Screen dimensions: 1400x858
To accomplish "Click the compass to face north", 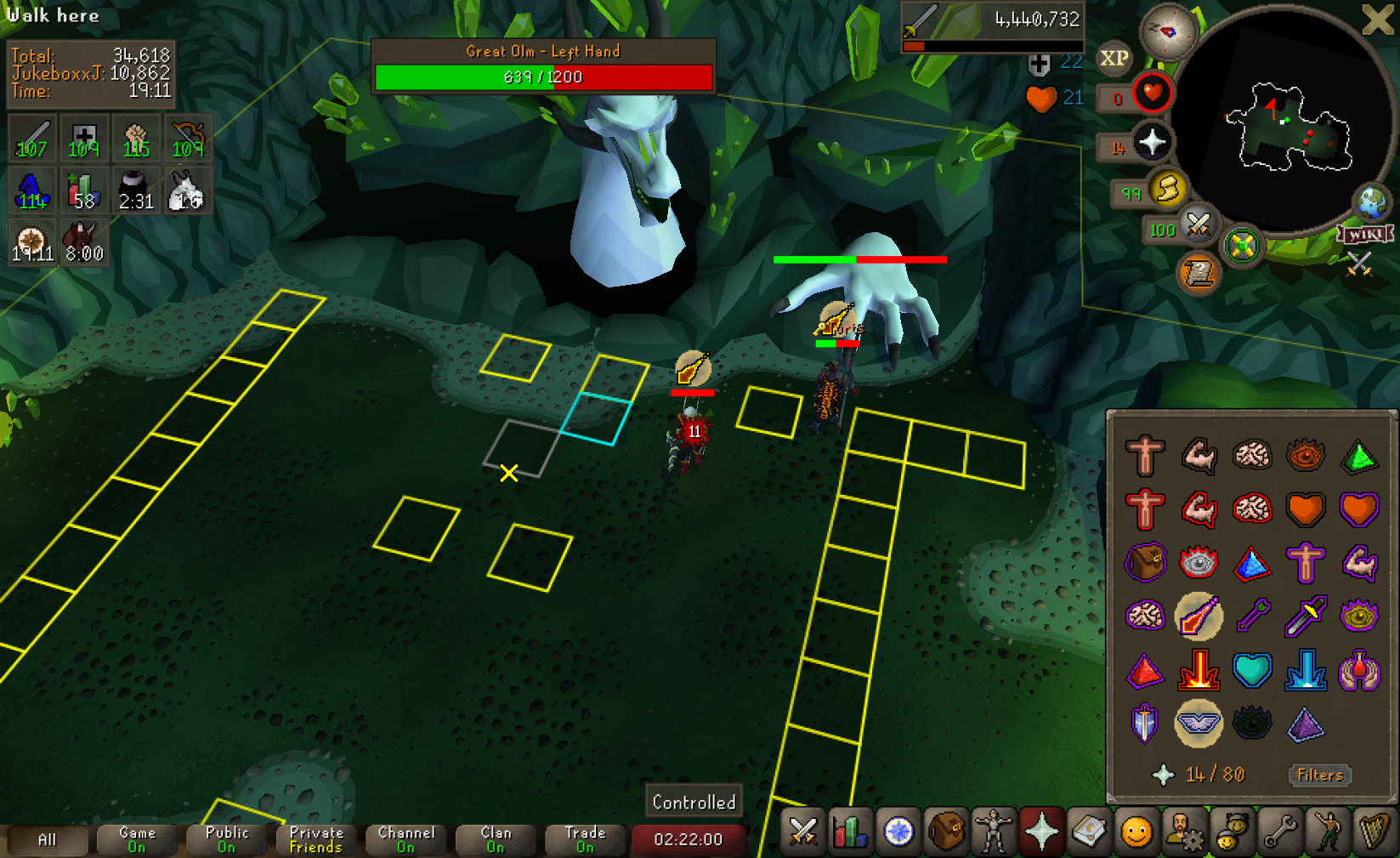I will pos(1168,31).
